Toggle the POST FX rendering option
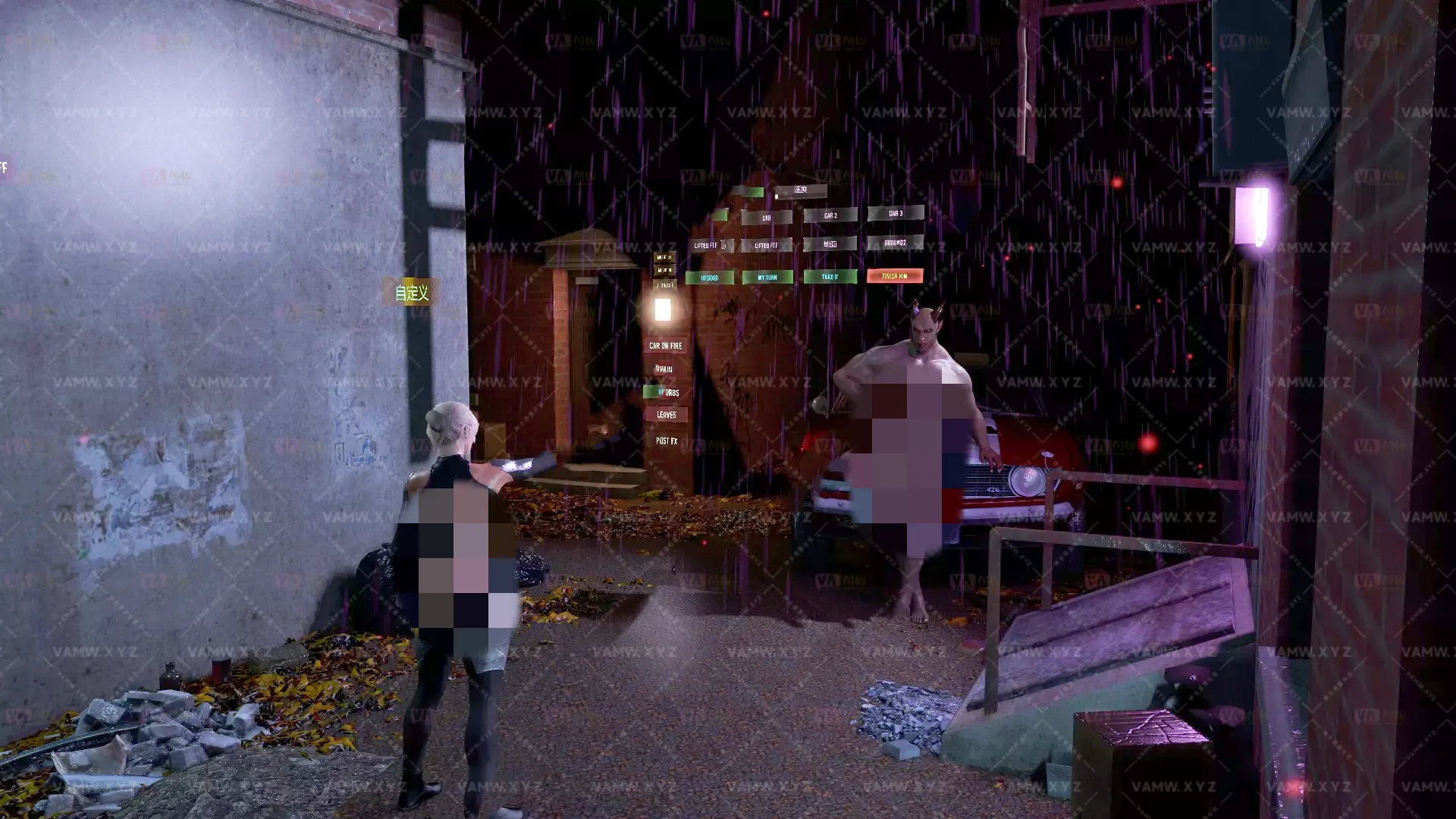The image size is (1456, 819). [x=667, y=438]
